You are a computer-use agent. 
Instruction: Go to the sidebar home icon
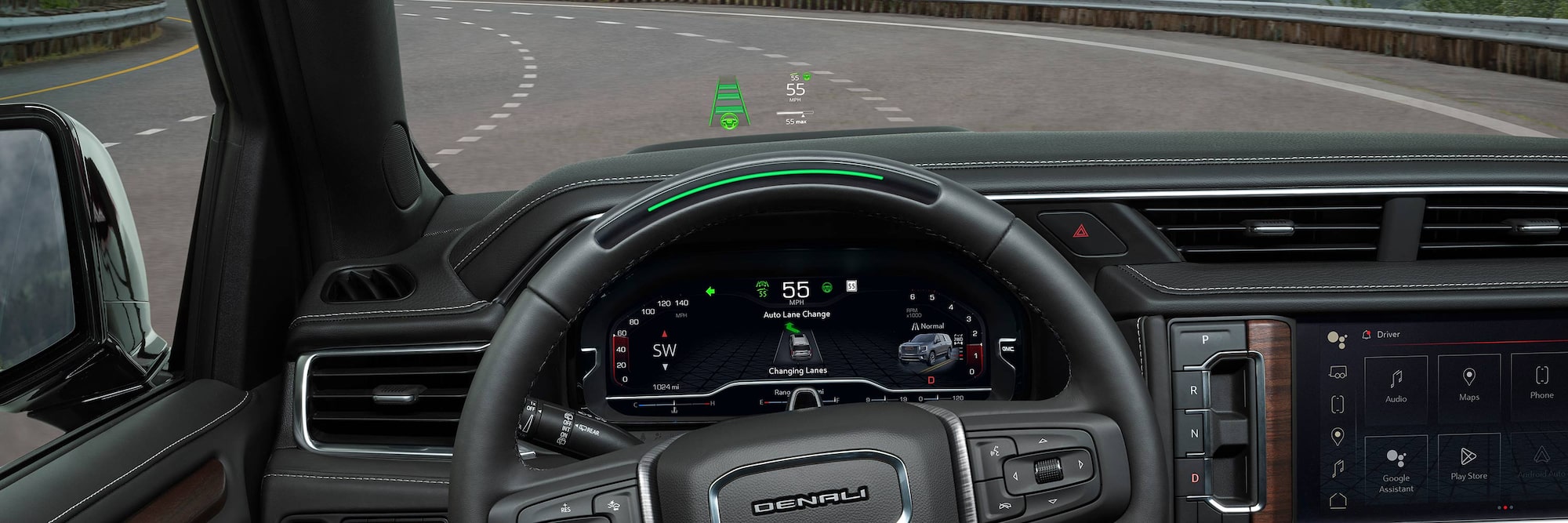pos(1338,499)
